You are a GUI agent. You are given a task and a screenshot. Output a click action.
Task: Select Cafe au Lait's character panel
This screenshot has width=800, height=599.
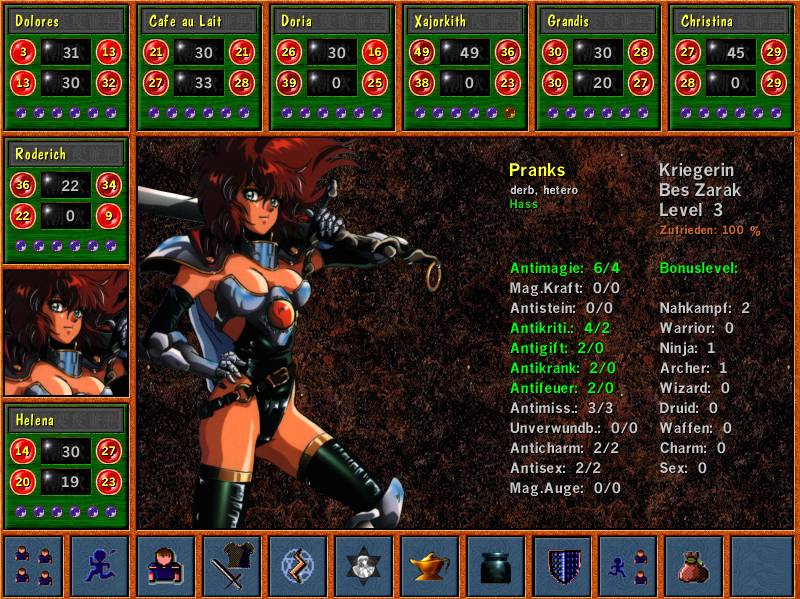[200, 21]
